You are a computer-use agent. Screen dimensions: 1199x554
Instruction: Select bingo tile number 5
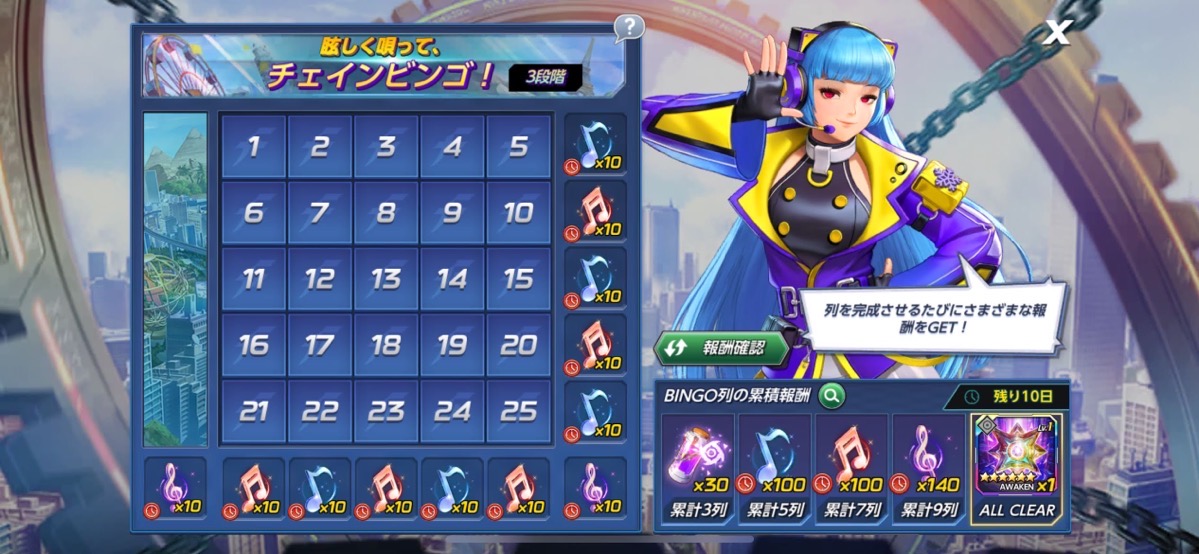pos(518,147)
